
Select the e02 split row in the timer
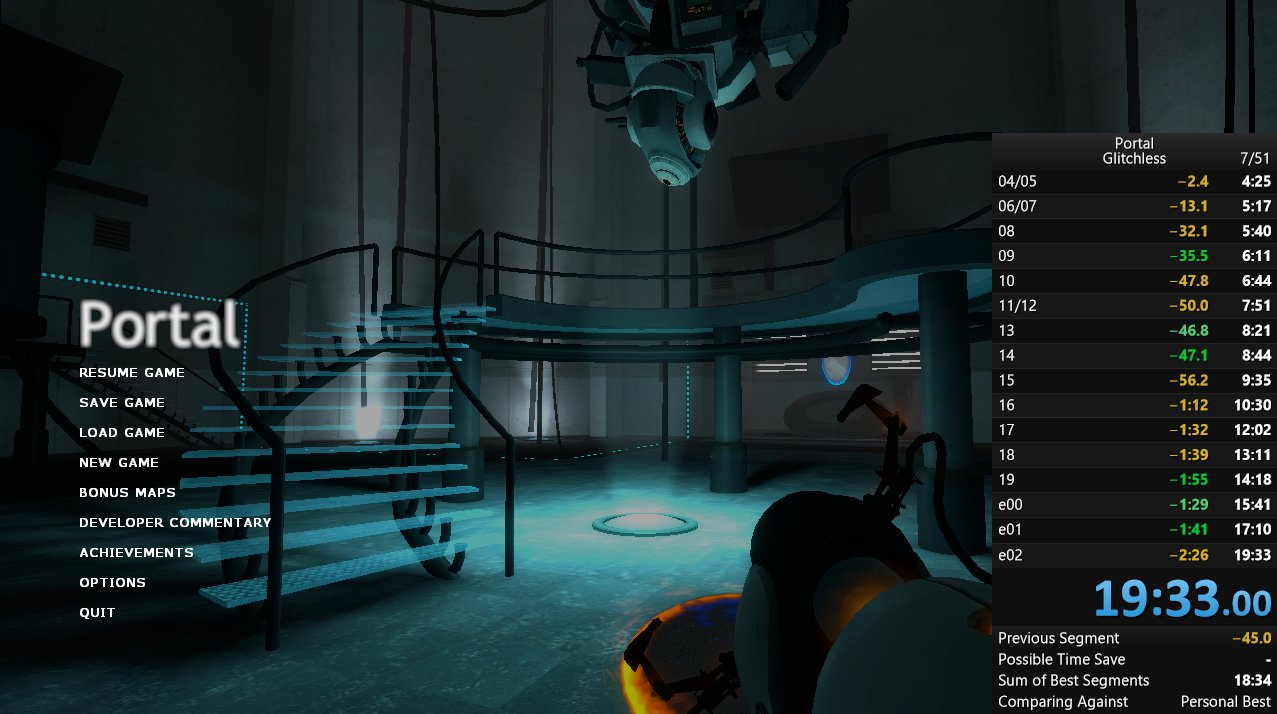coord(1134,555)
